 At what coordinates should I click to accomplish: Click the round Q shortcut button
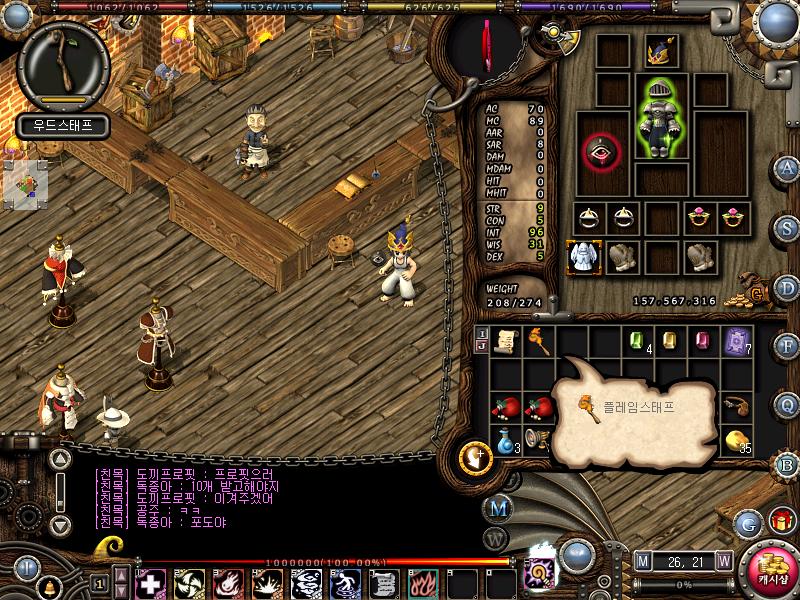[x=787, y=403]
